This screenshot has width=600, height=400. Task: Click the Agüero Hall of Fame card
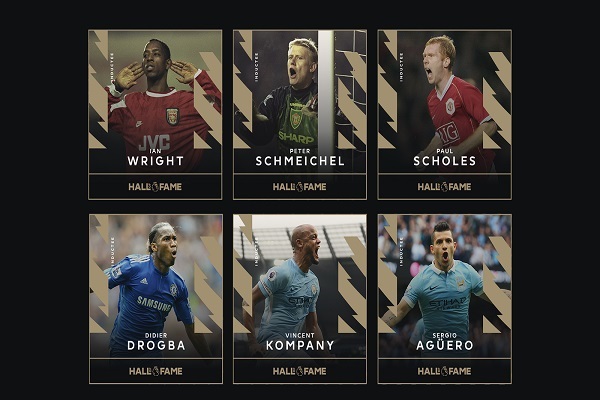(x=444, y=298)
